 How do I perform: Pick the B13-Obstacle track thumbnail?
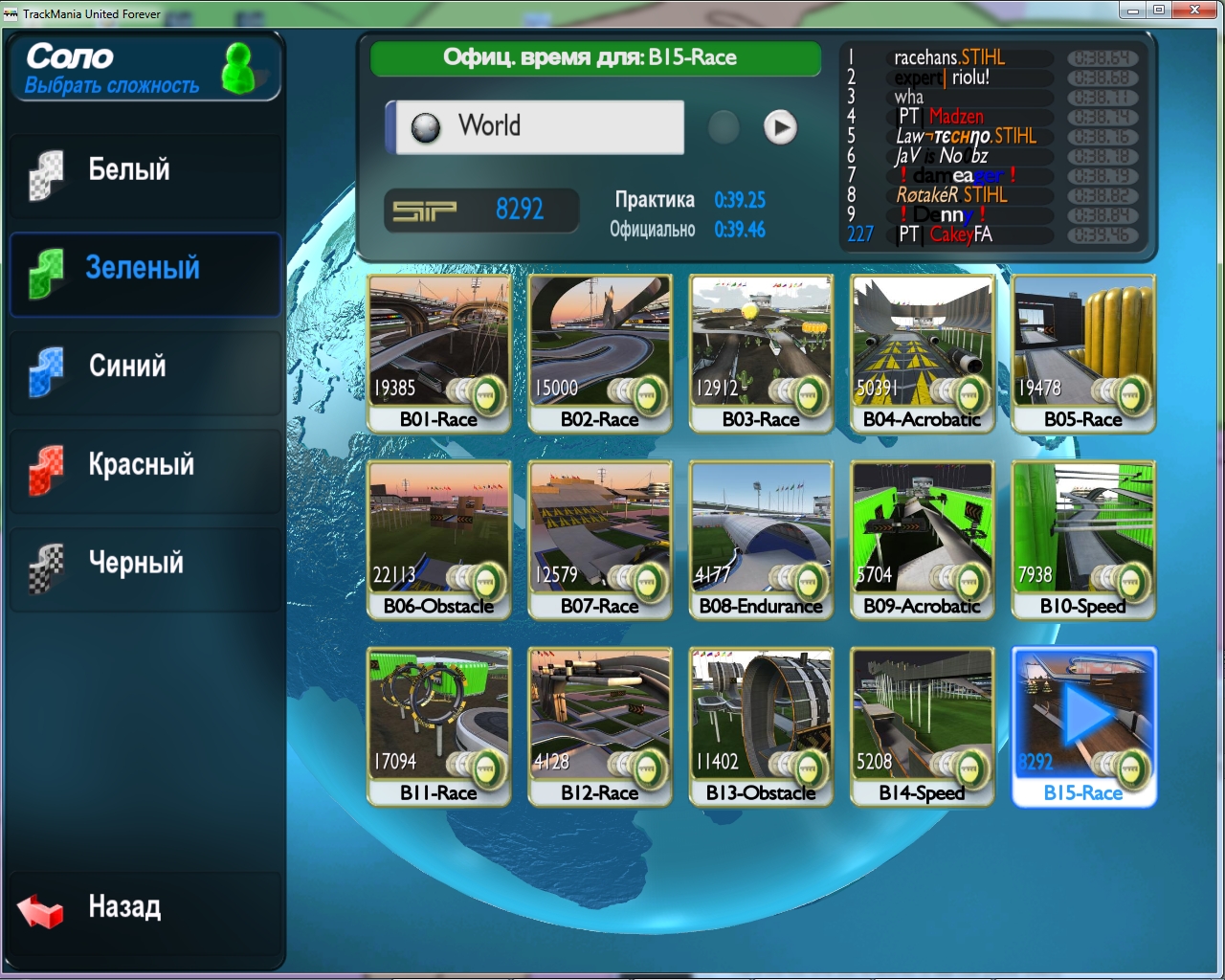point(761,725)
